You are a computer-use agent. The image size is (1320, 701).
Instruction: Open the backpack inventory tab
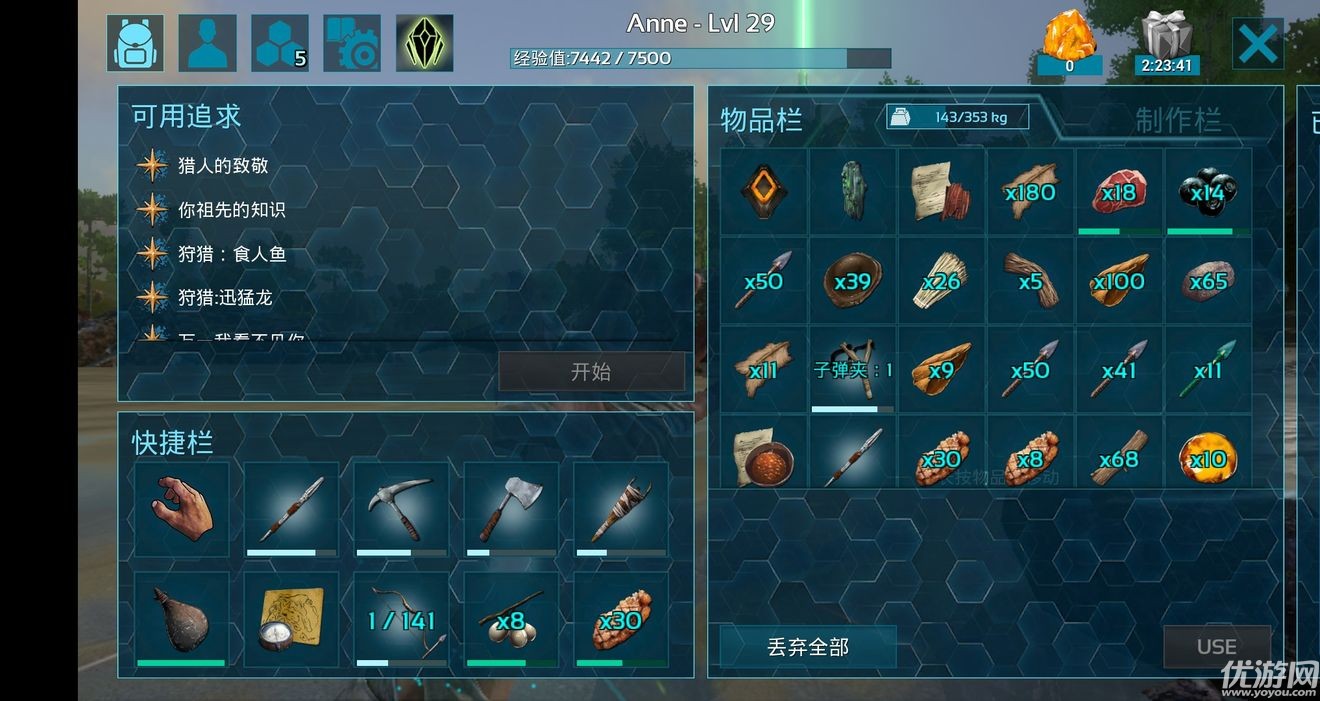coord(136,43)
